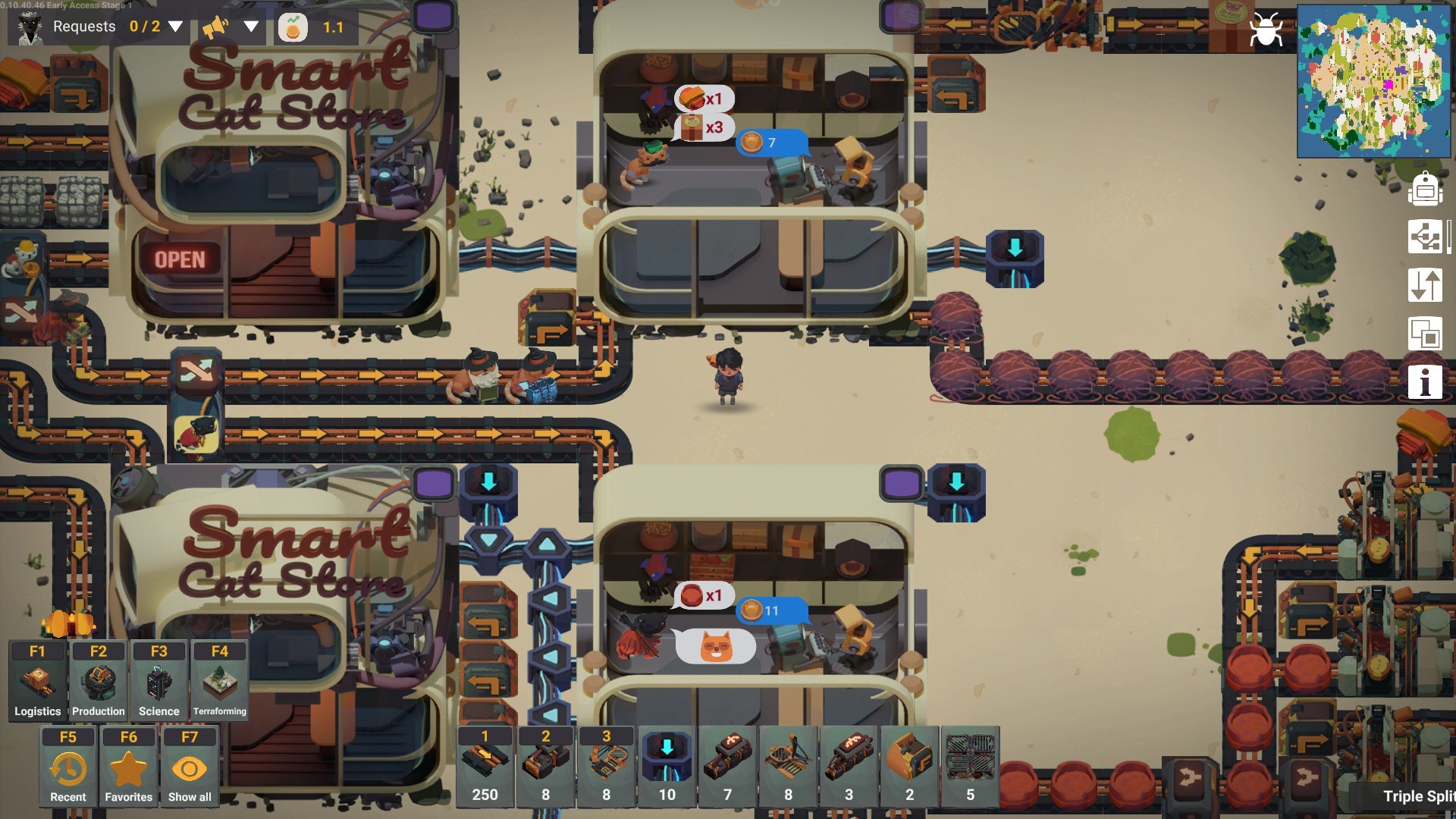The image size is (1456, 819).
Task: Select the metal grate hotbar slot with 5
Action: 970,766
